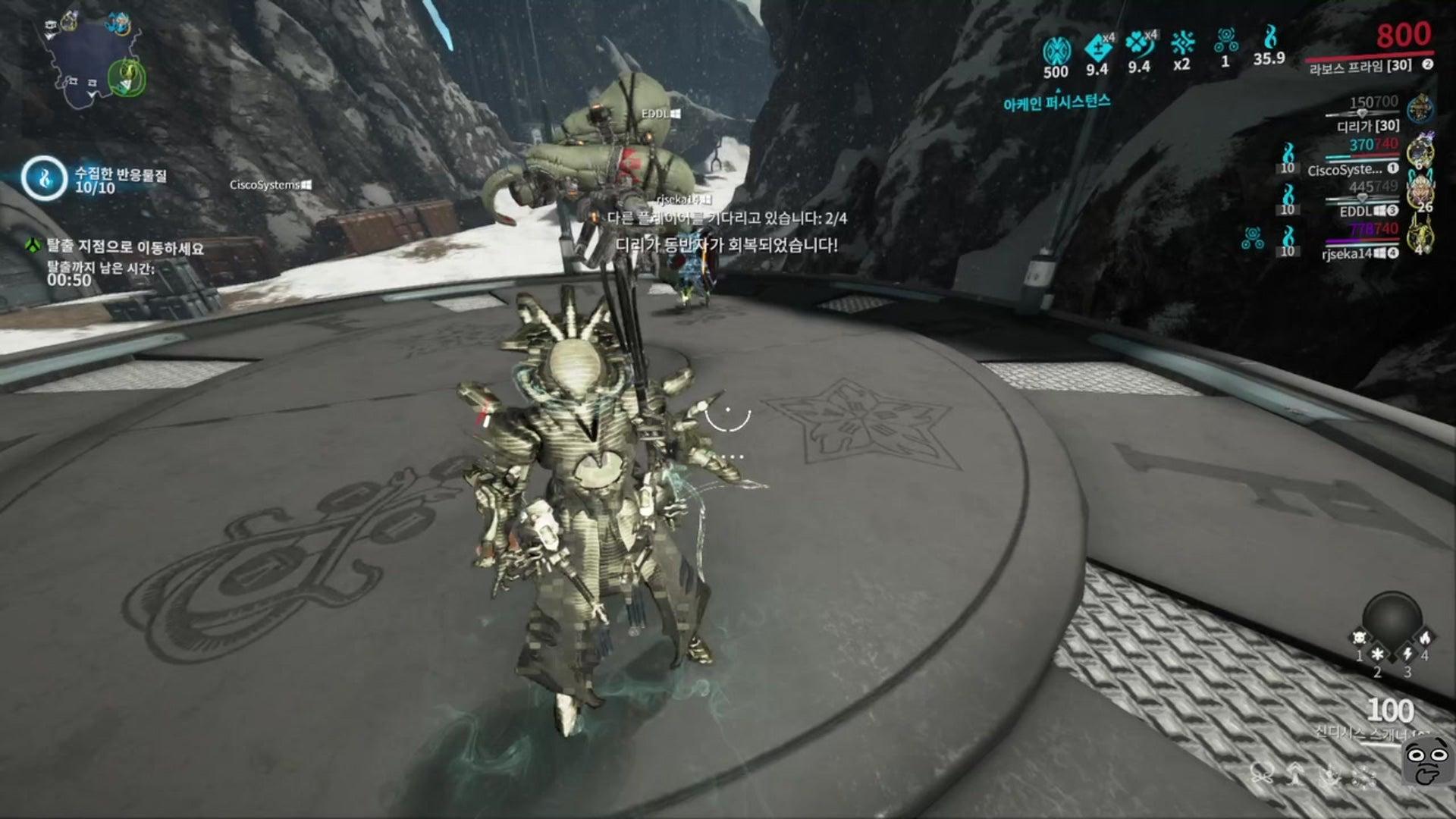Activate the flame heat ability
The image size is (1456, 819).
(1425, 637)
